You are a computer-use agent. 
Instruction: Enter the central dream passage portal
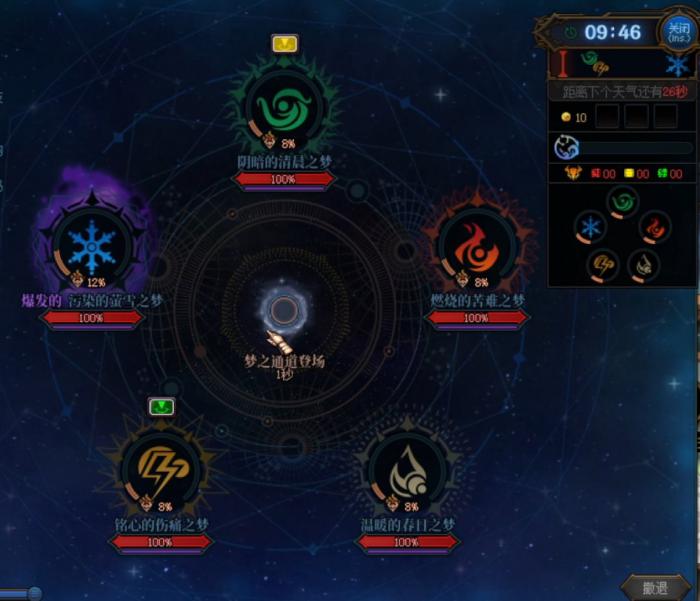pos(284,312)
